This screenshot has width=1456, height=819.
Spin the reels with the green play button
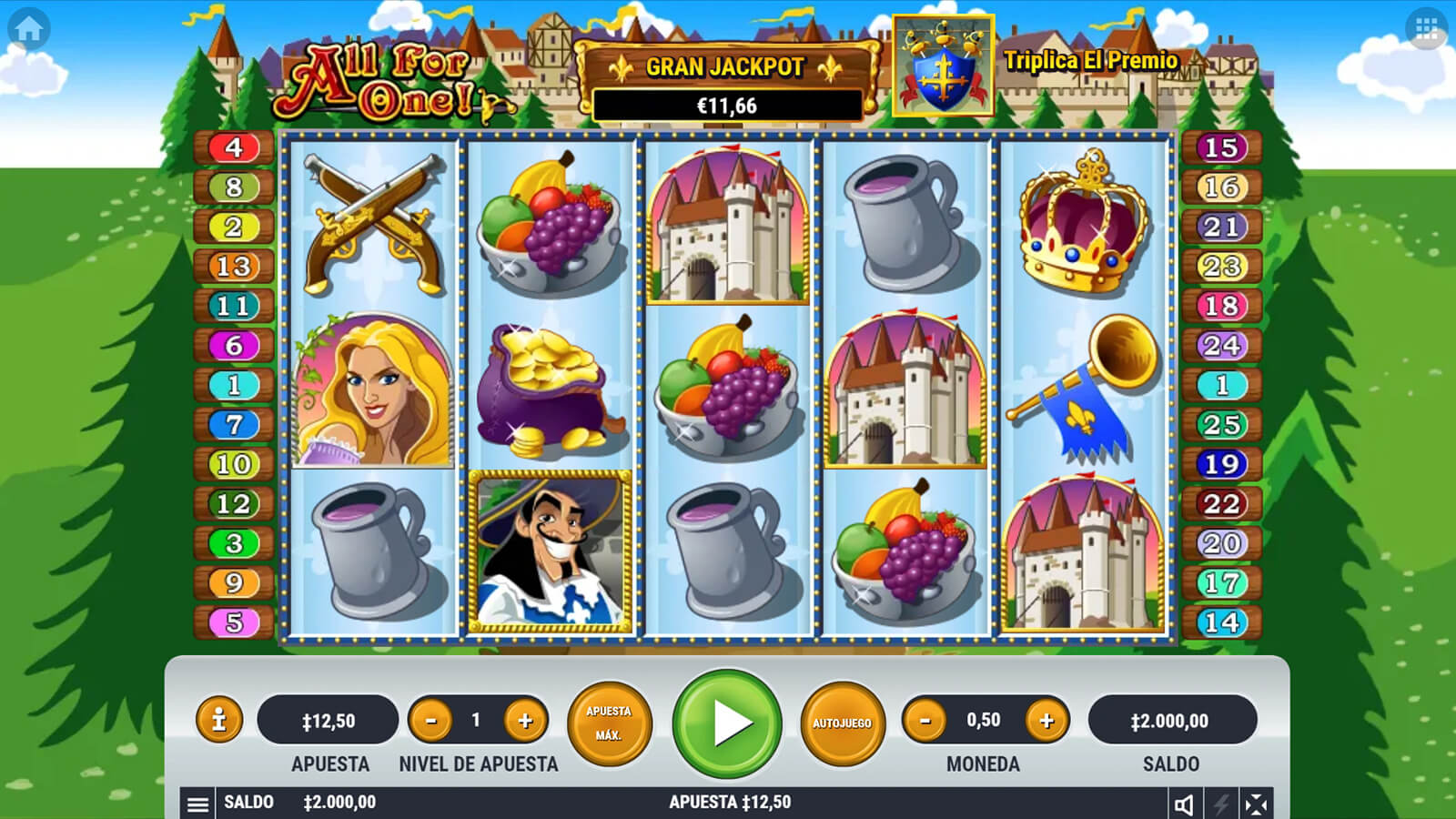[727, 723]
